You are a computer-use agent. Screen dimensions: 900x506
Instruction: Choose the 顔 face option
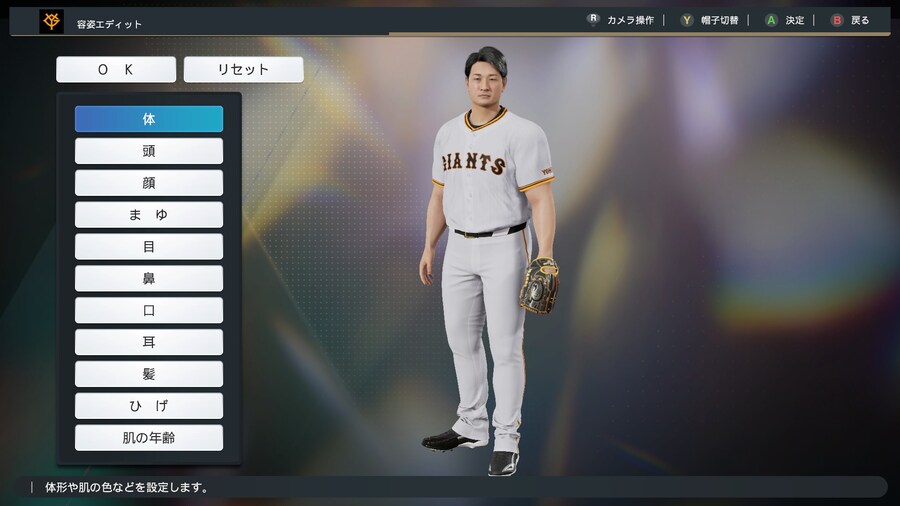point(149,183)
